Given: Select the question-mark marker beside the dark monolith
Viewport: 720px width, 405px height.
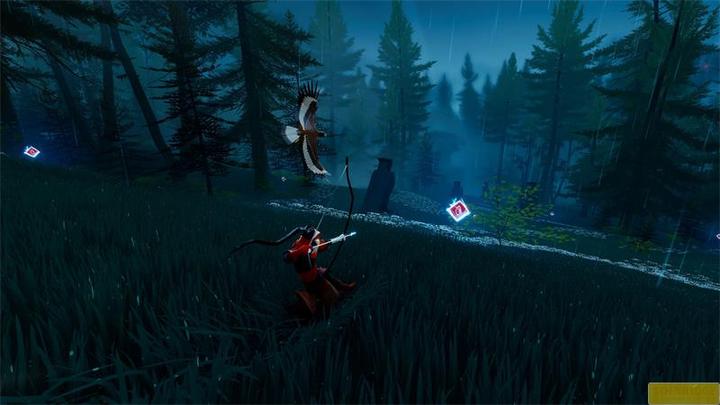Looking at the screenshot, I should click(x=458, y=210).
